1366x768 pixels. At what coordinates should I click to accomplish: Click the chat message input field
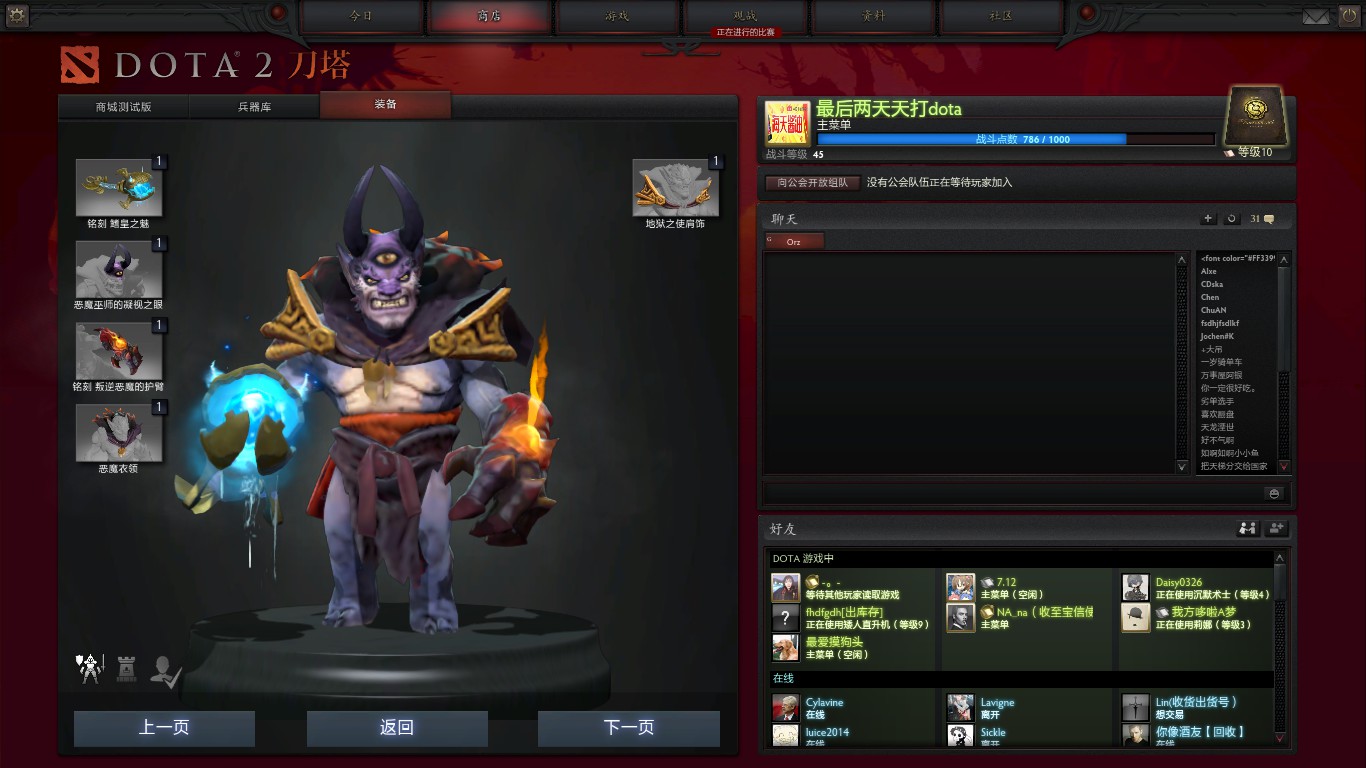[x=1010, y=493]
